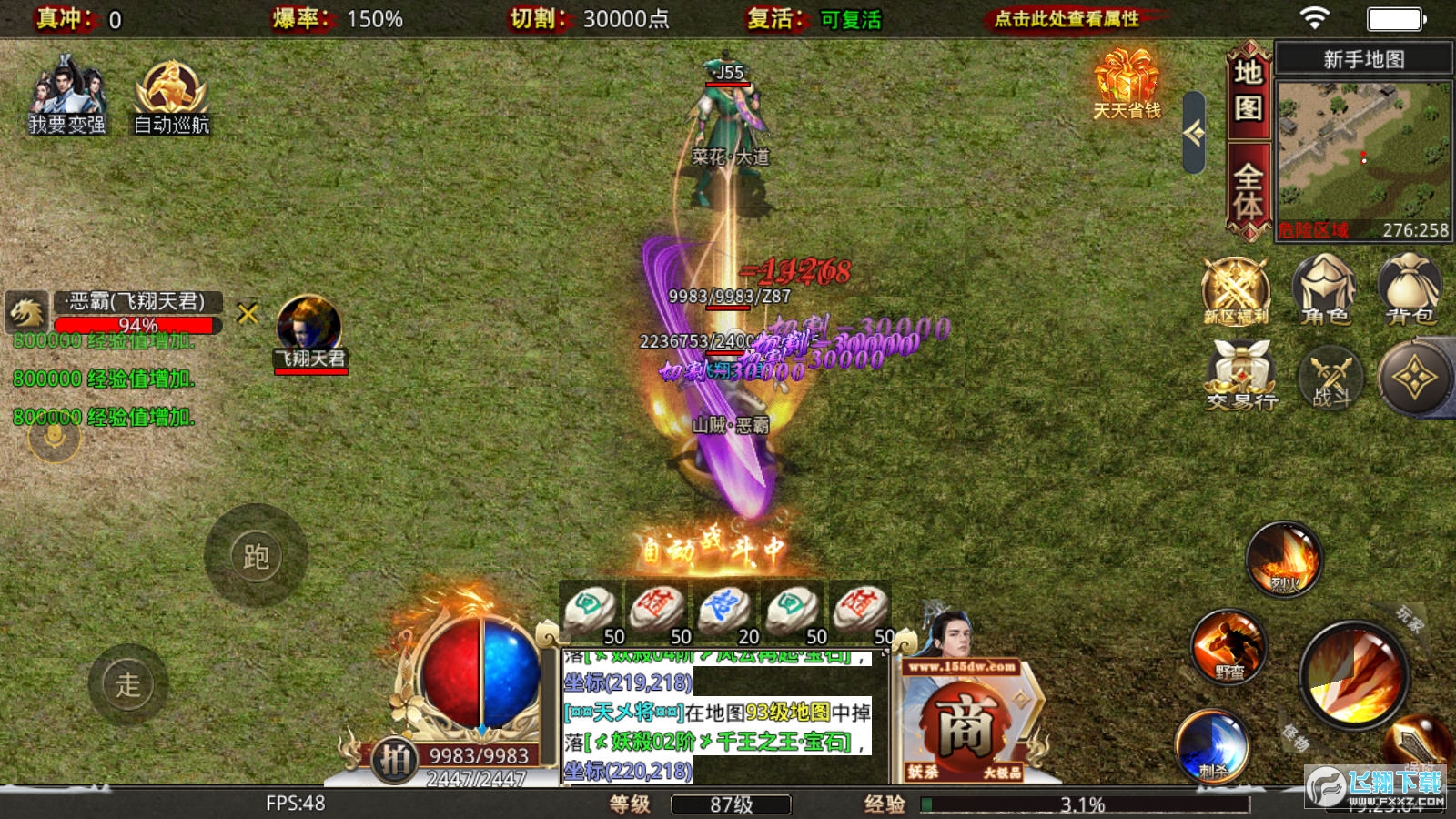
Task: Use the 野蛮 charge skill
Action: 1228,647
